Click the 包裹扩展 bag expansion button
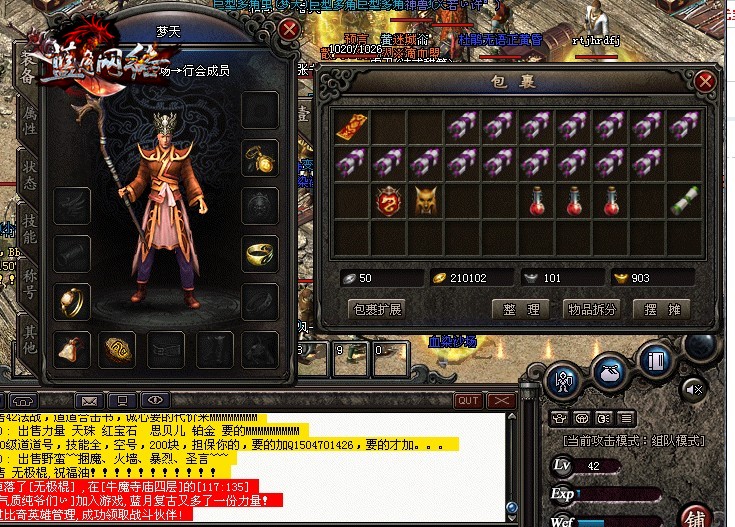The image size is (735, 527). (377, 309)
